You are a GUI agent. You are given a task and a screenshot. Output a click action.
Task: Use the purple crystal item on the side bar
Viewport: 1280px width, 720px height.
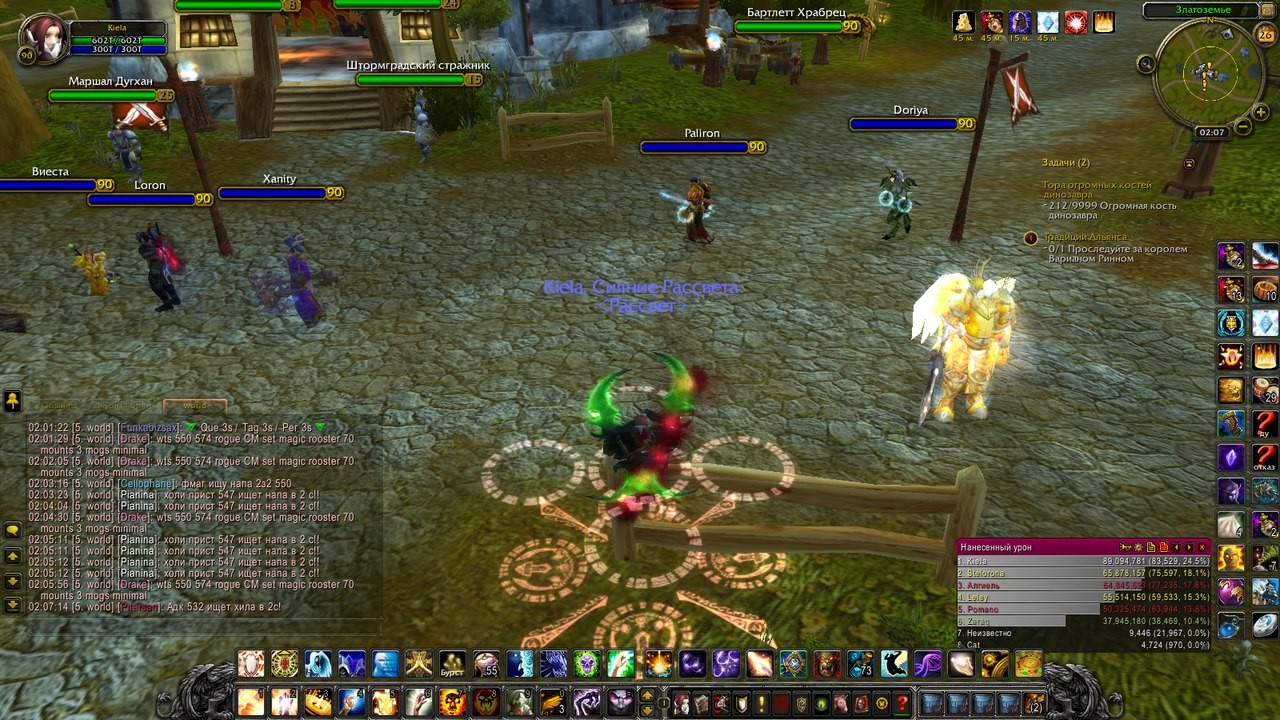pos(1231,458)
